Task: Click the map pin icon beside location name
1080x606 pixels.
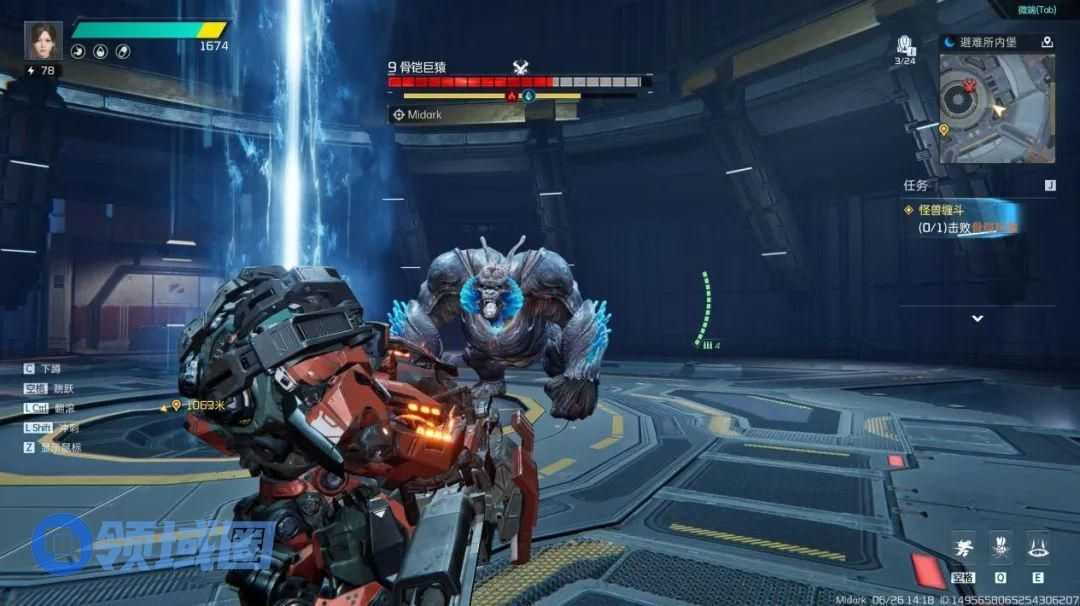Action: 1046,42
